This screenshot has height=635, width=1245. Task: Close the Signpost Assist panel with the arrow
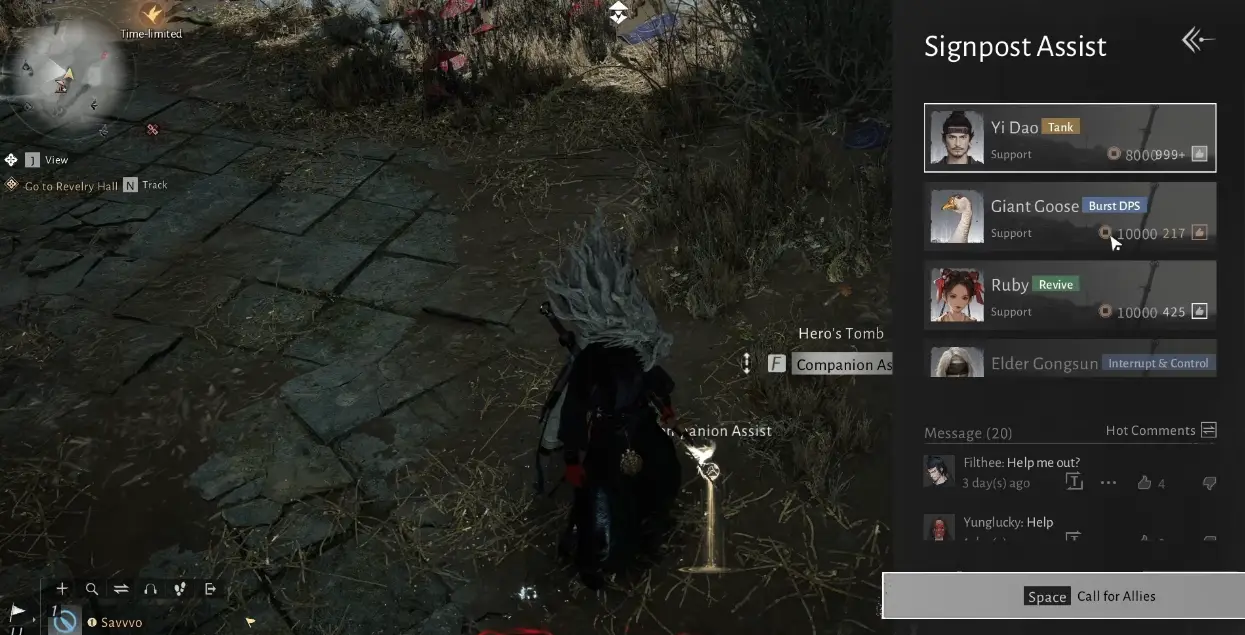1197,40
